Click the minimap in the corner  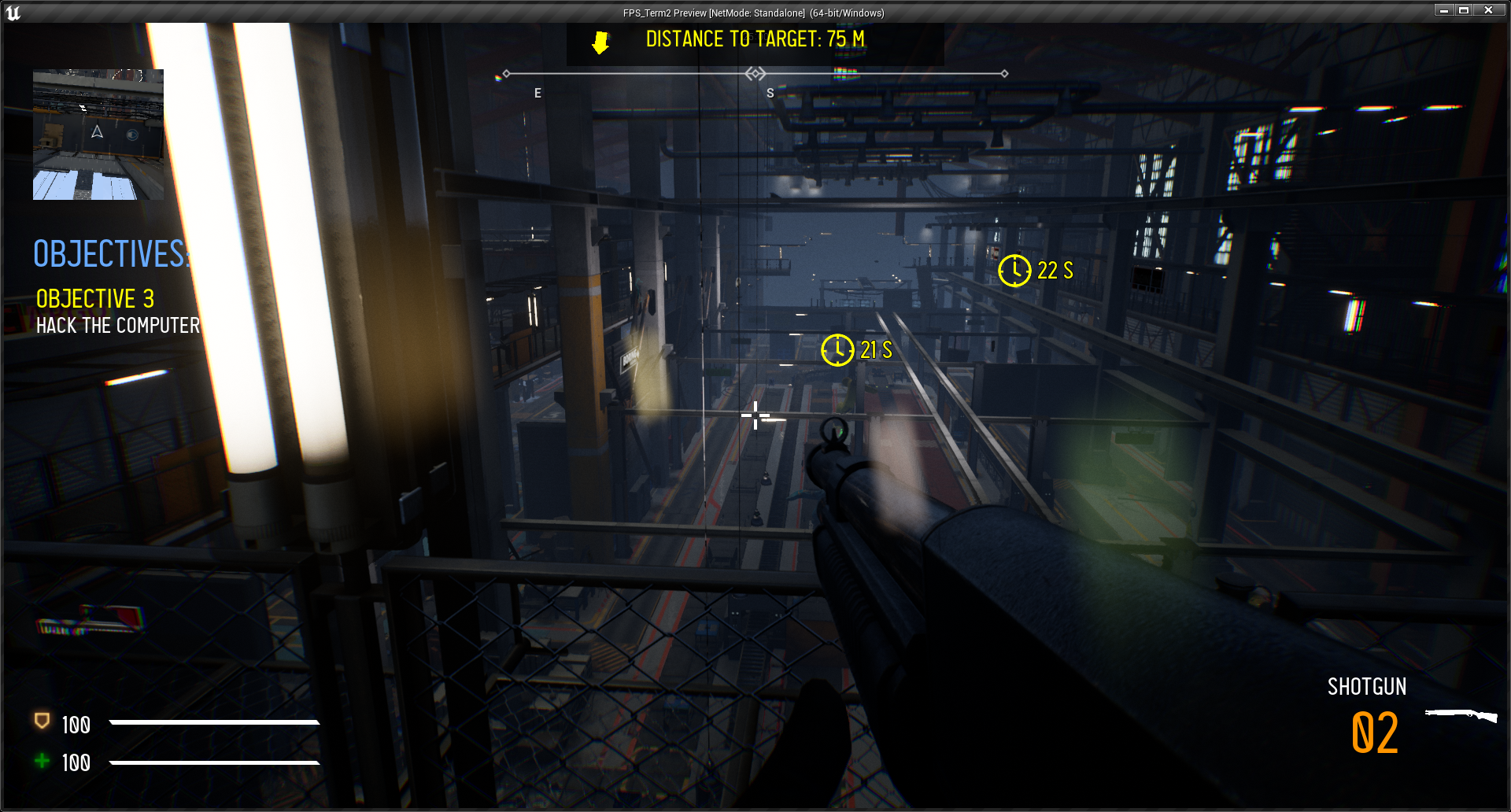98,135
